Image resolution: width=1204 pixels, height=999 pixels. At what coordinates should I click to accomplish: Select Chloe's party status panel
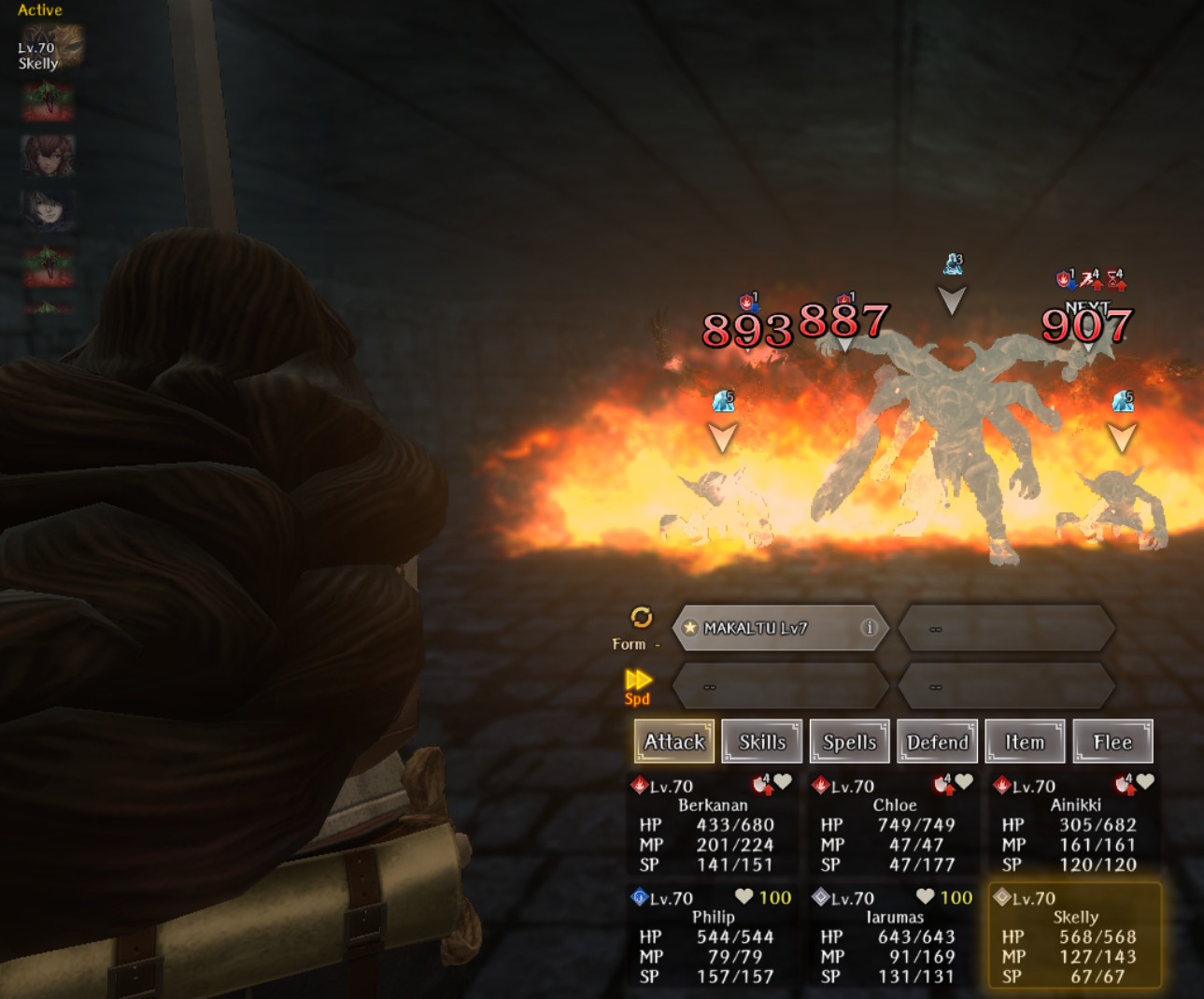tap(894, 825)
